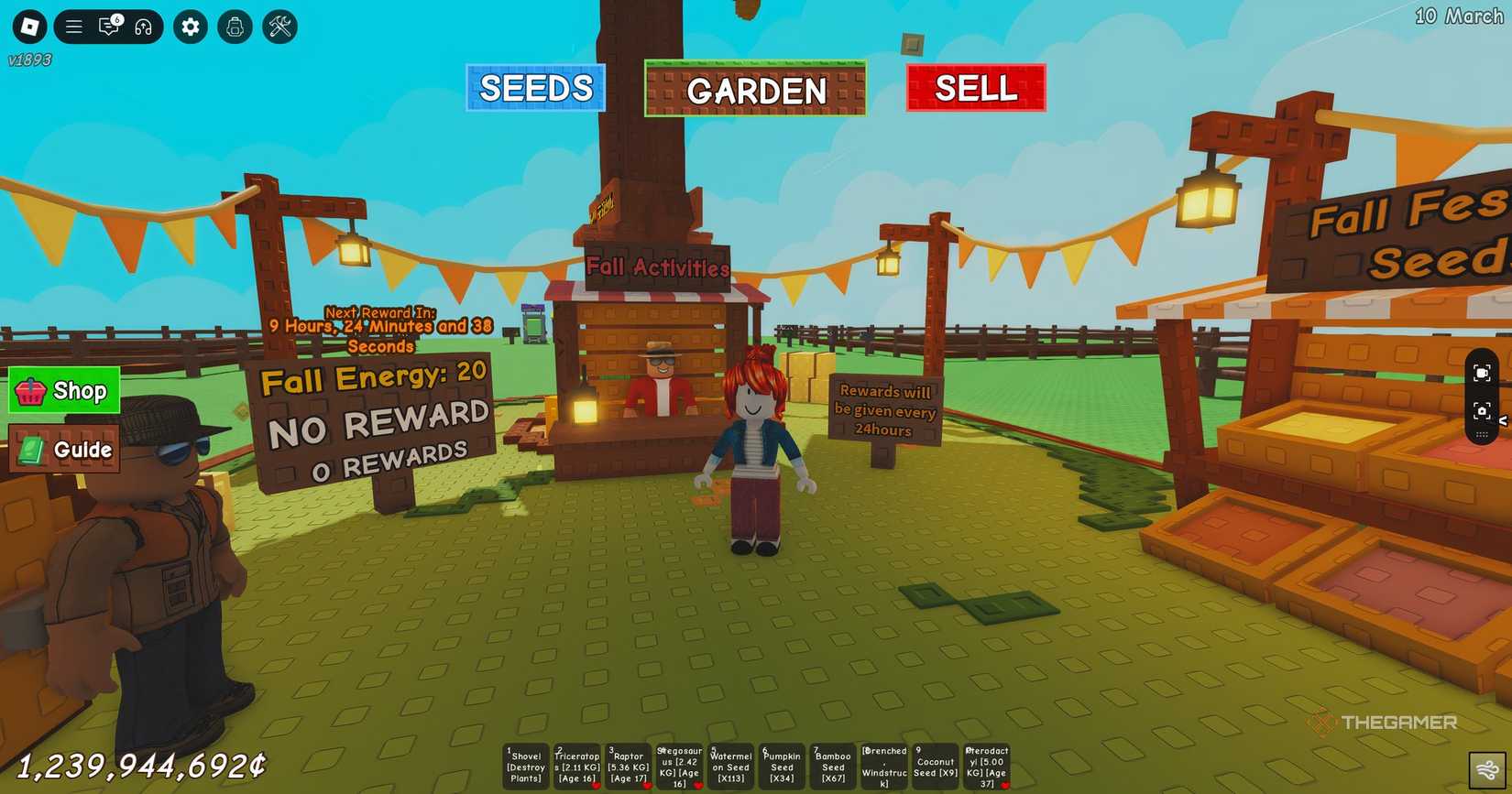1512x794 pixels.
Task: Select the Coconut Seed in slot 9
Action: click(935, 766)
